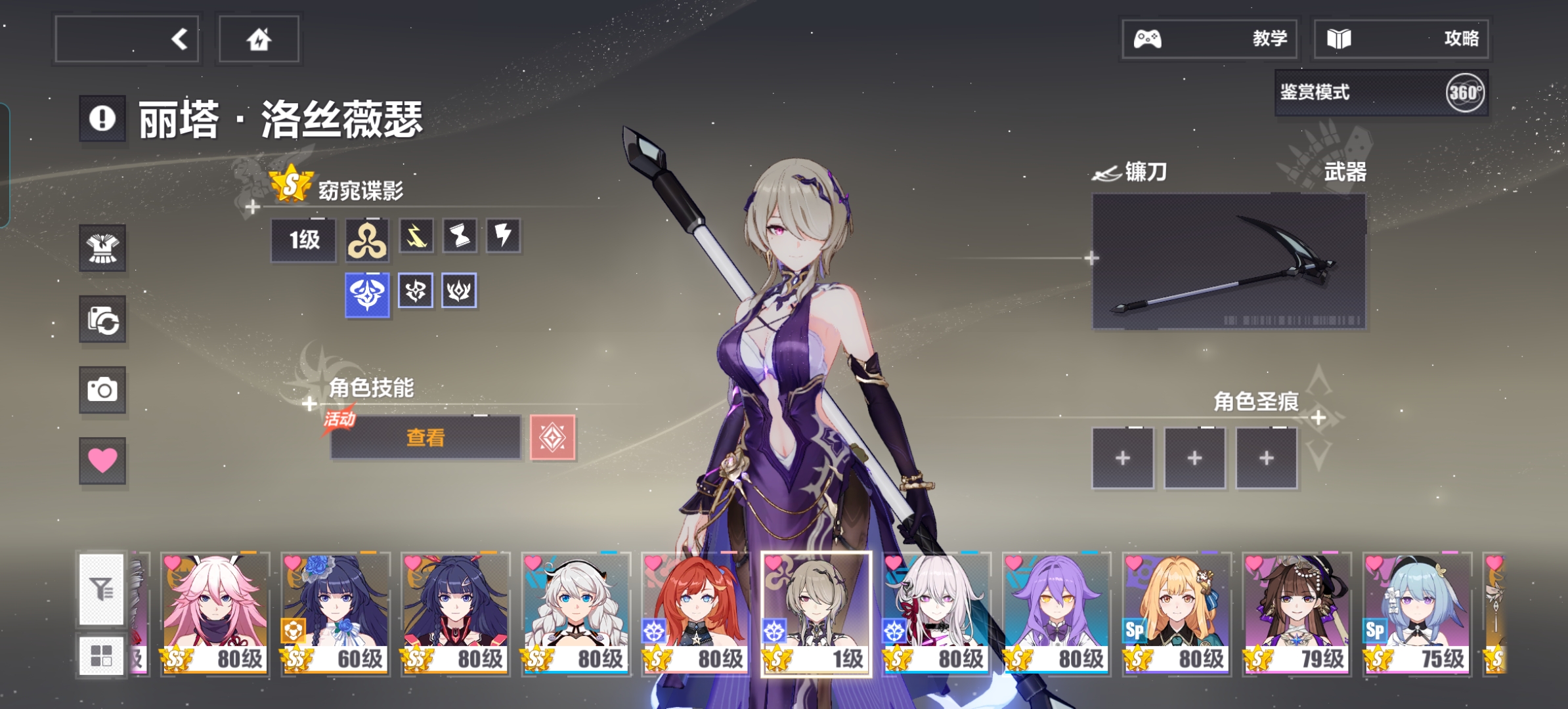This screenshot has height=709, width=1568.
Task: Open the scythe weapon slot
Action: (1229, 261)
